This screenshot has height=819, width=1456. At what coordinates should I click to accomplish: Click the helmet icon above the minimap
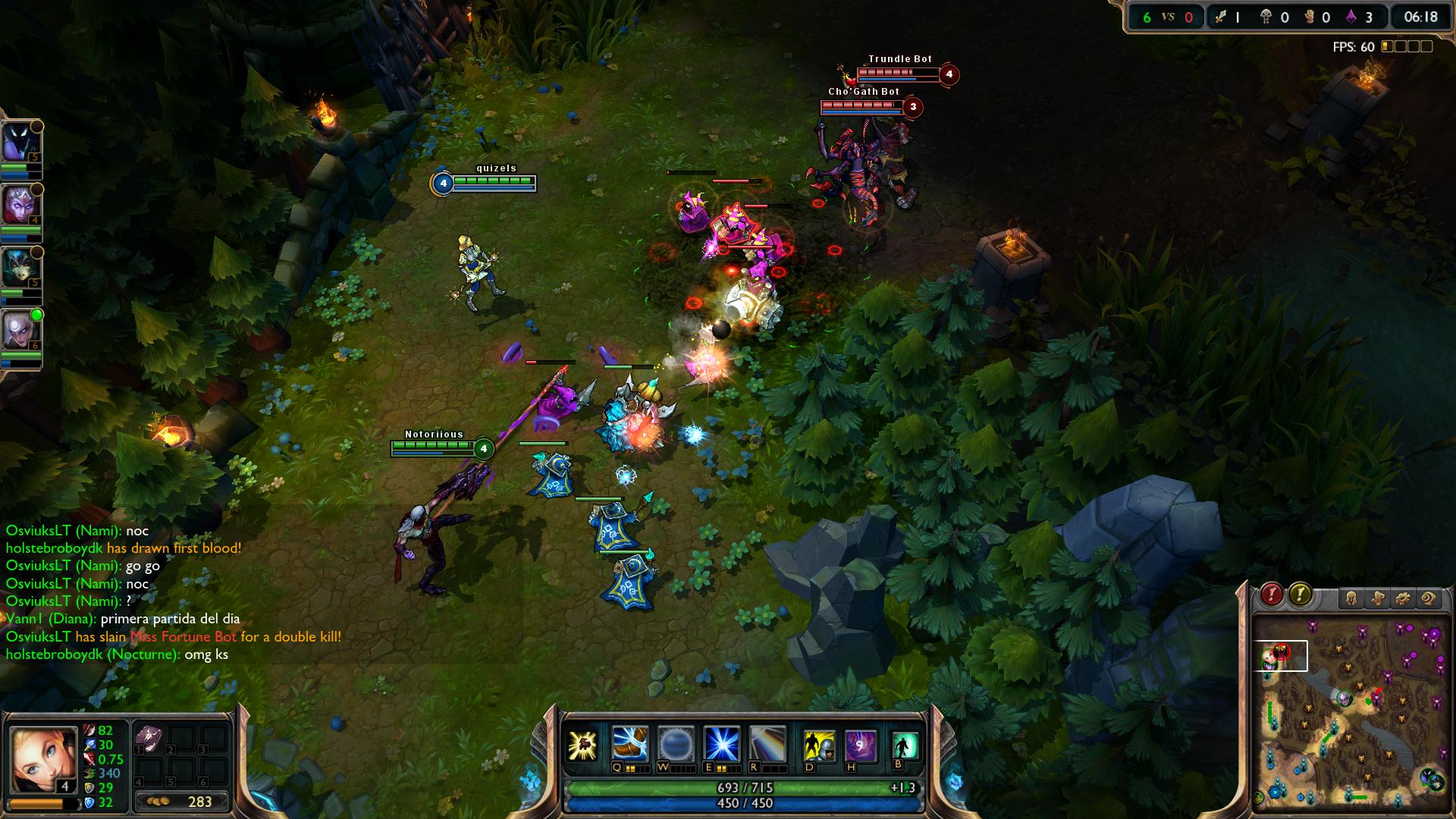click(x=1353, y=599)
